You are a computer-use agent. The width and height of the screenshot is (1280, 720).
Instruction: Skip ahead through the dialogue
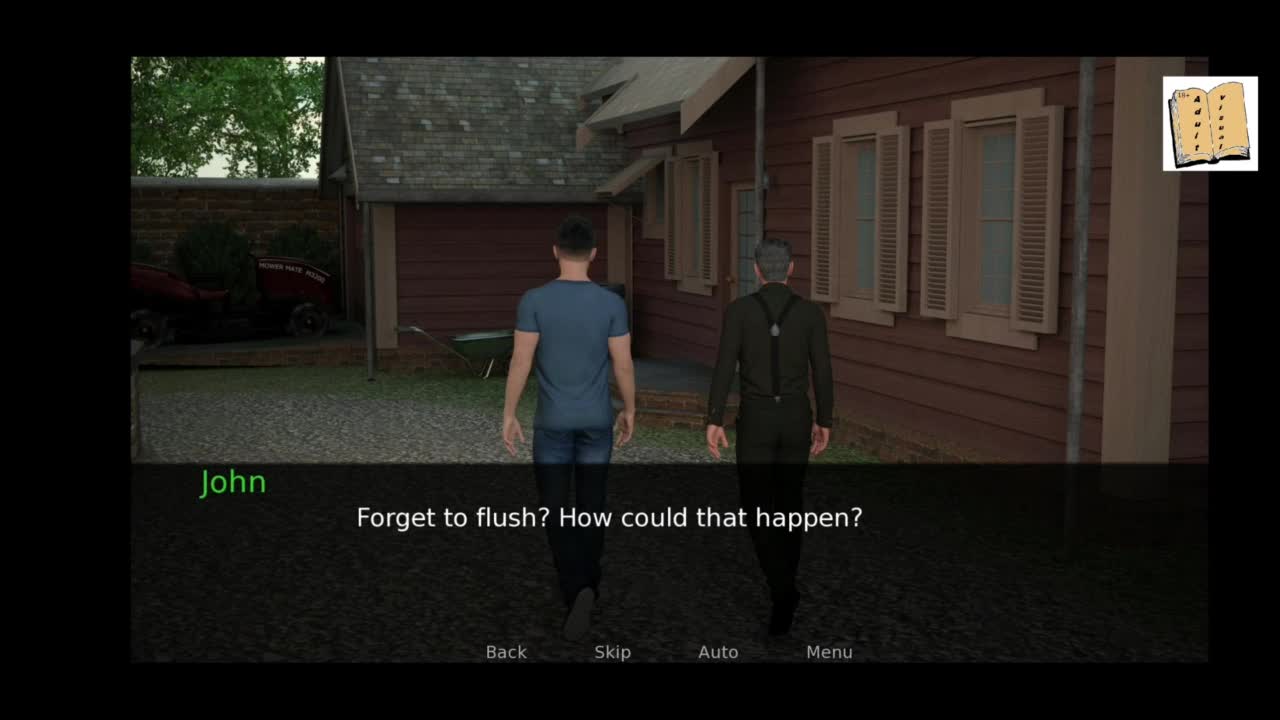tap(612, 652)
